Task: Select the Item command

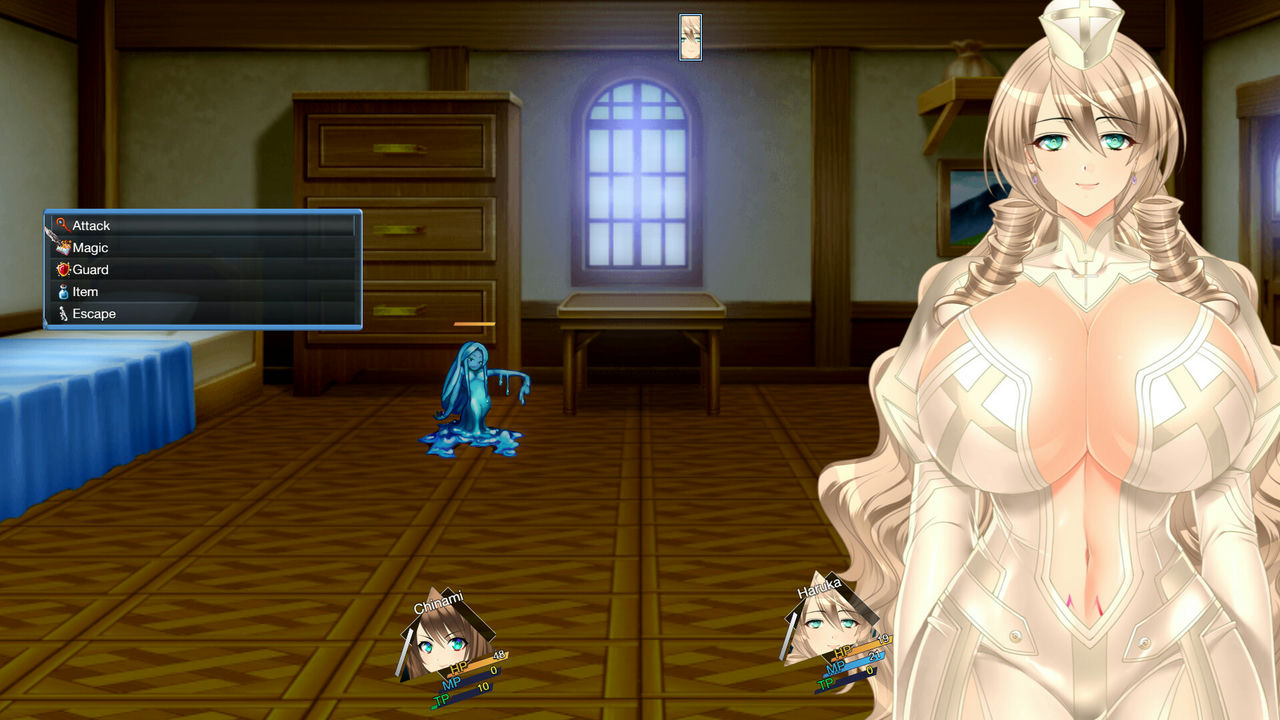Action: (84, 291)
